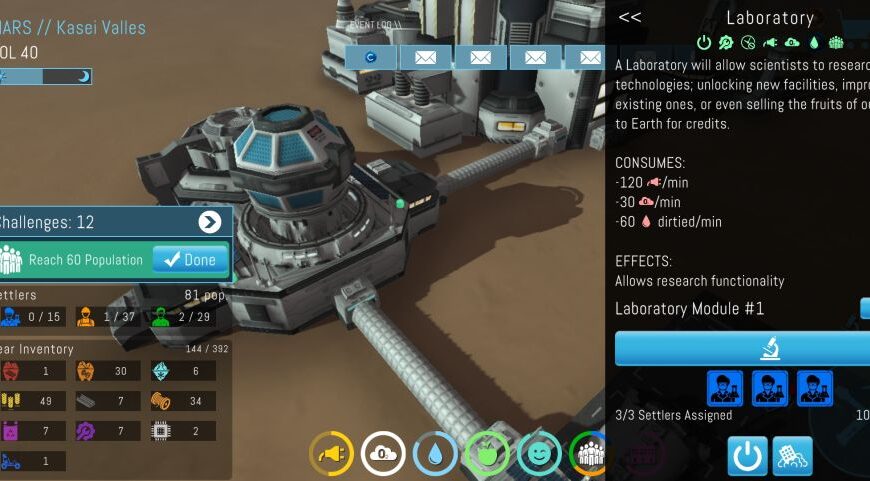This screenshot has width=870, height=481.
Task: Click the demolish building button
Action: coord(793,456)
